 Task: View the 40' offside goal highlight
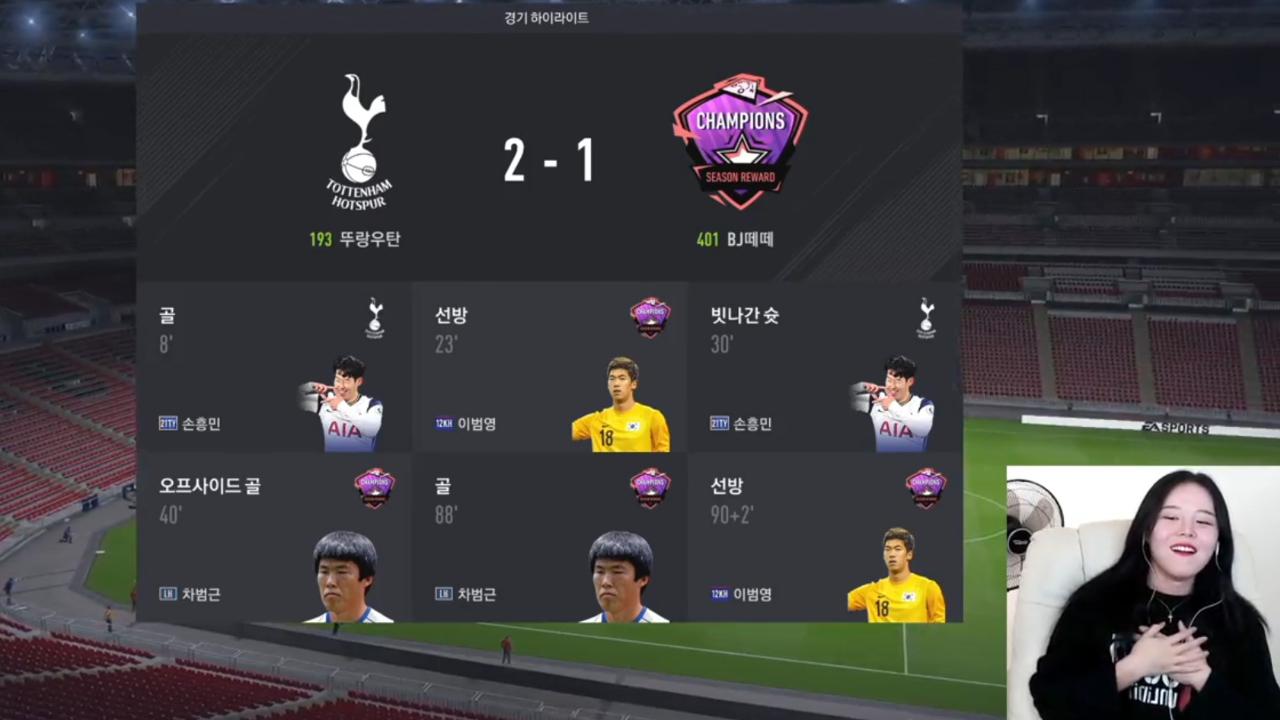(273, 538)
